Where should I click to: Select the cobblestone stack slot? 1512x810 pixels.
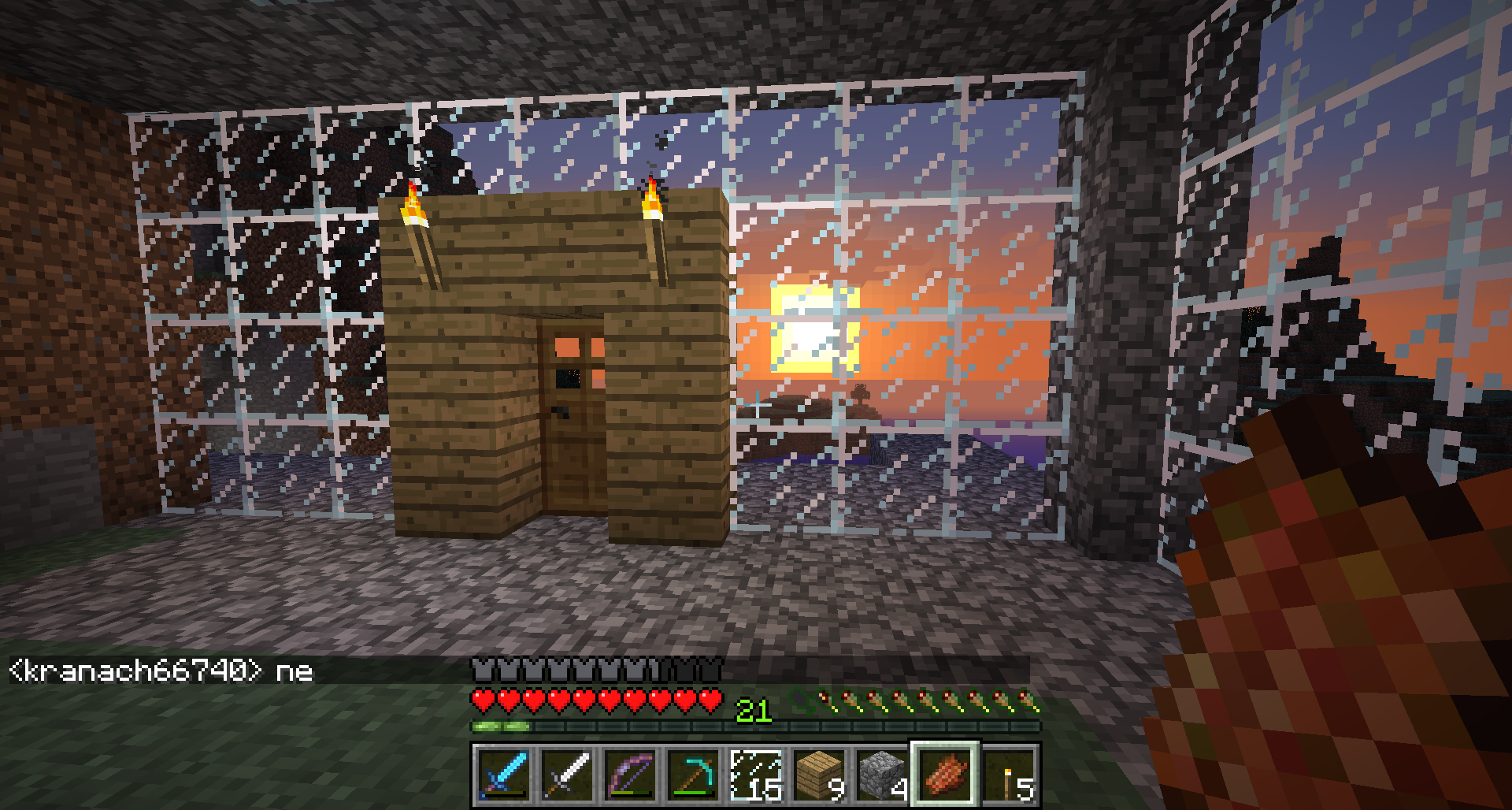882,775
